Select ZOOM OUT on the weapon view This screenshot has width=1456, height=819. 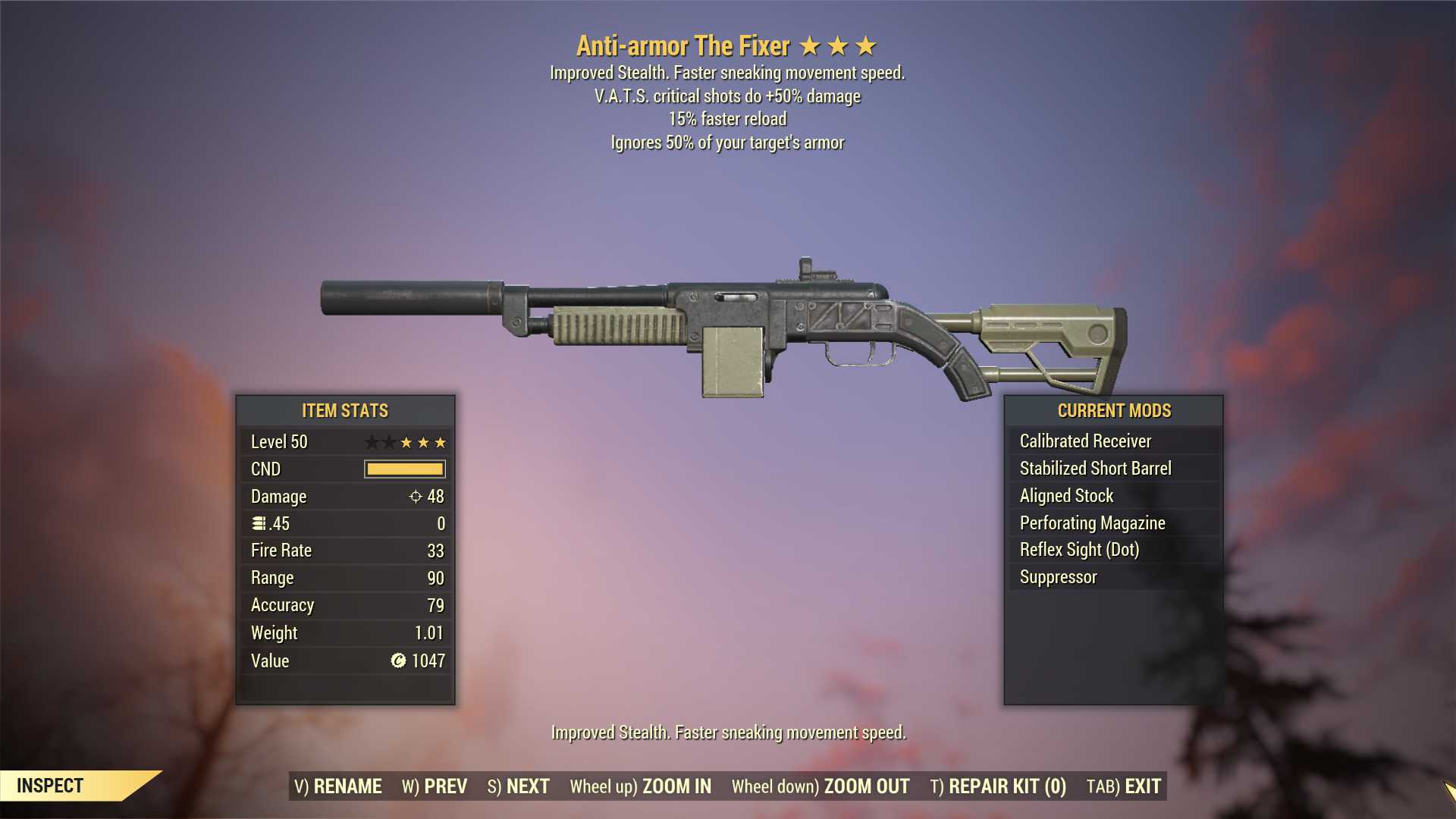(821, 786)
